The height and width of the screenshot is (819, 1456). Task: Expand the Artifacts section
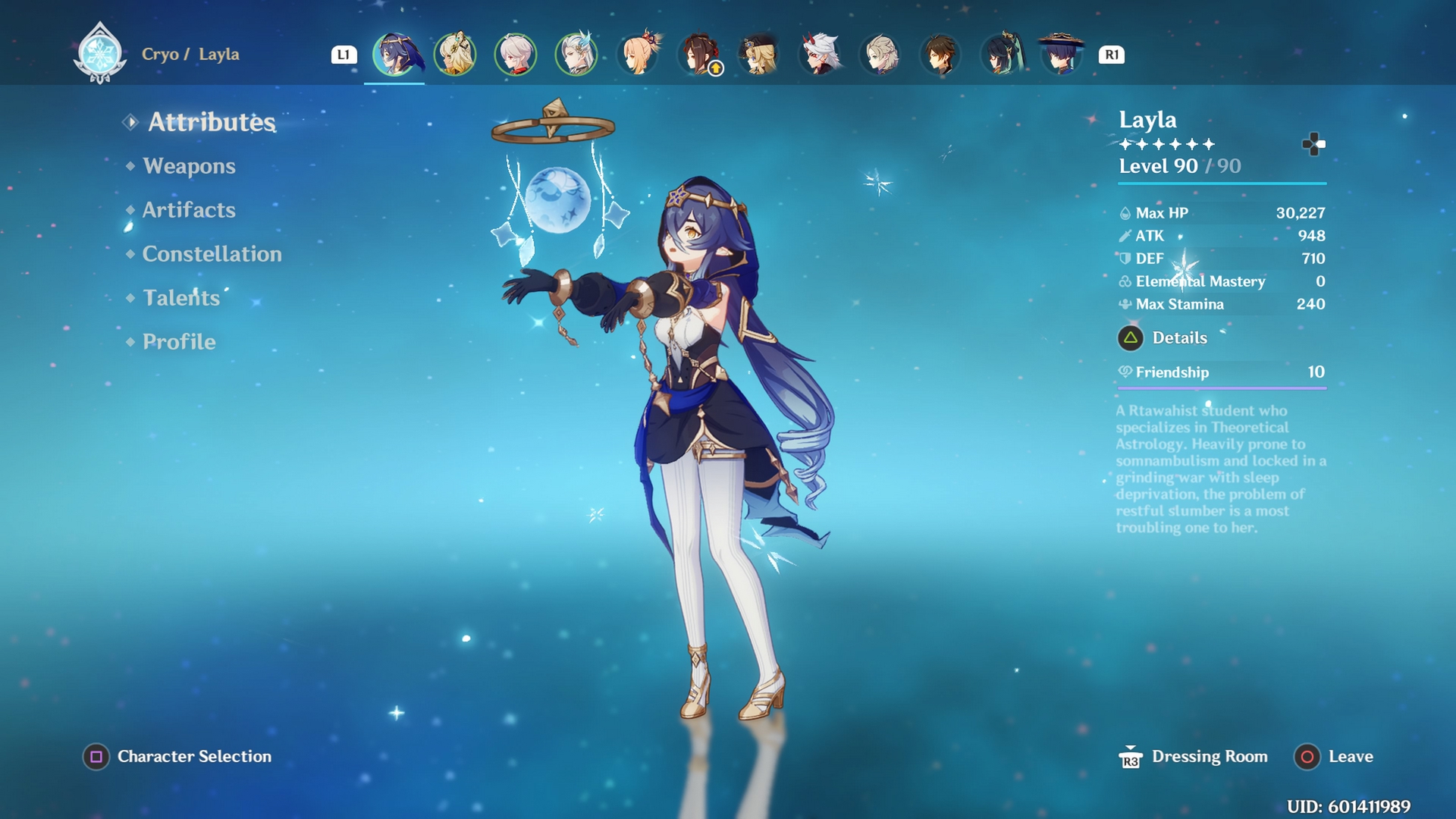(188, 210)
